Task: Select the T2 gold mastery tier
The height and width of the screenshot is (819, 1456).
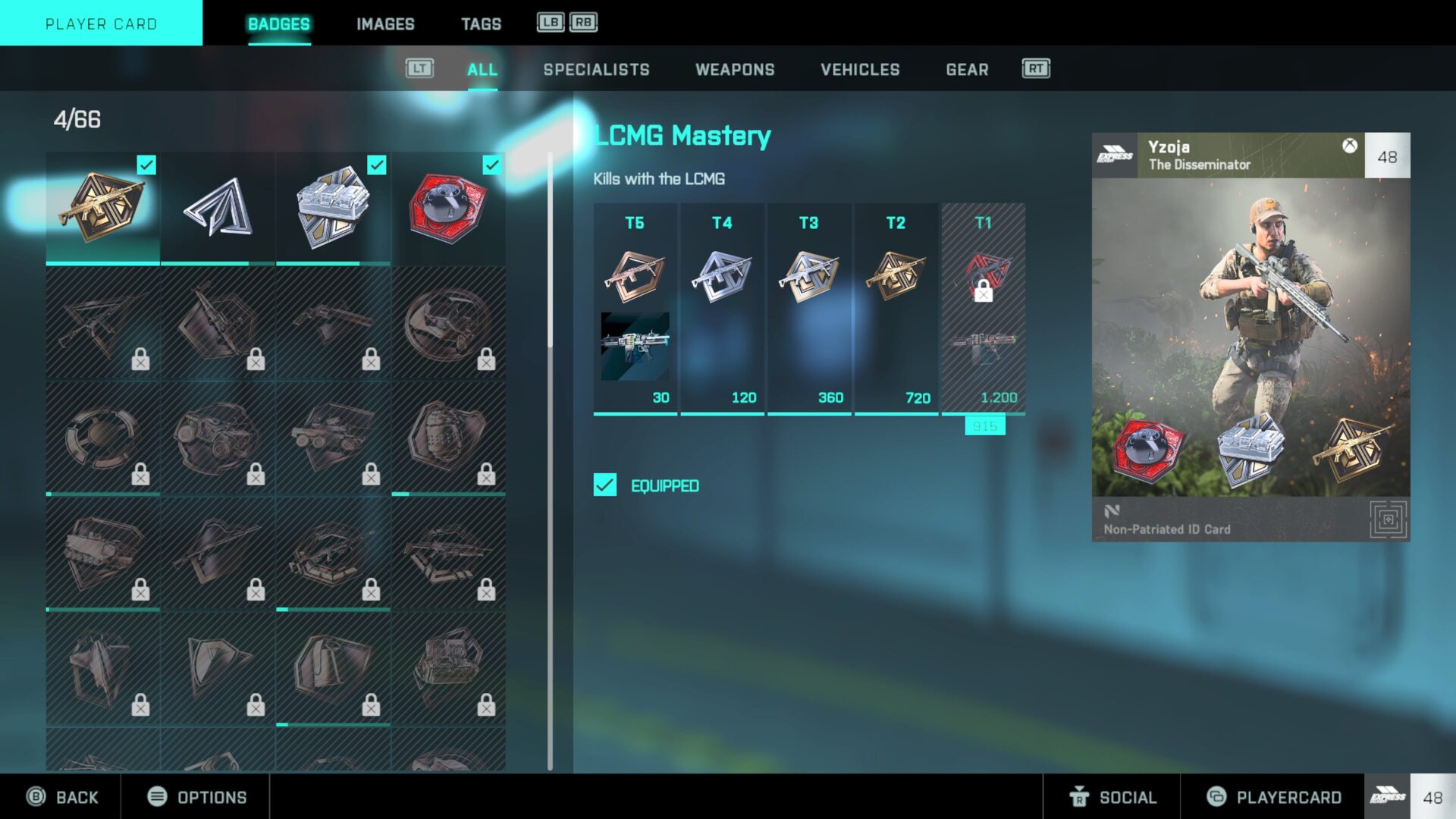Action: (x=896, y=307)
